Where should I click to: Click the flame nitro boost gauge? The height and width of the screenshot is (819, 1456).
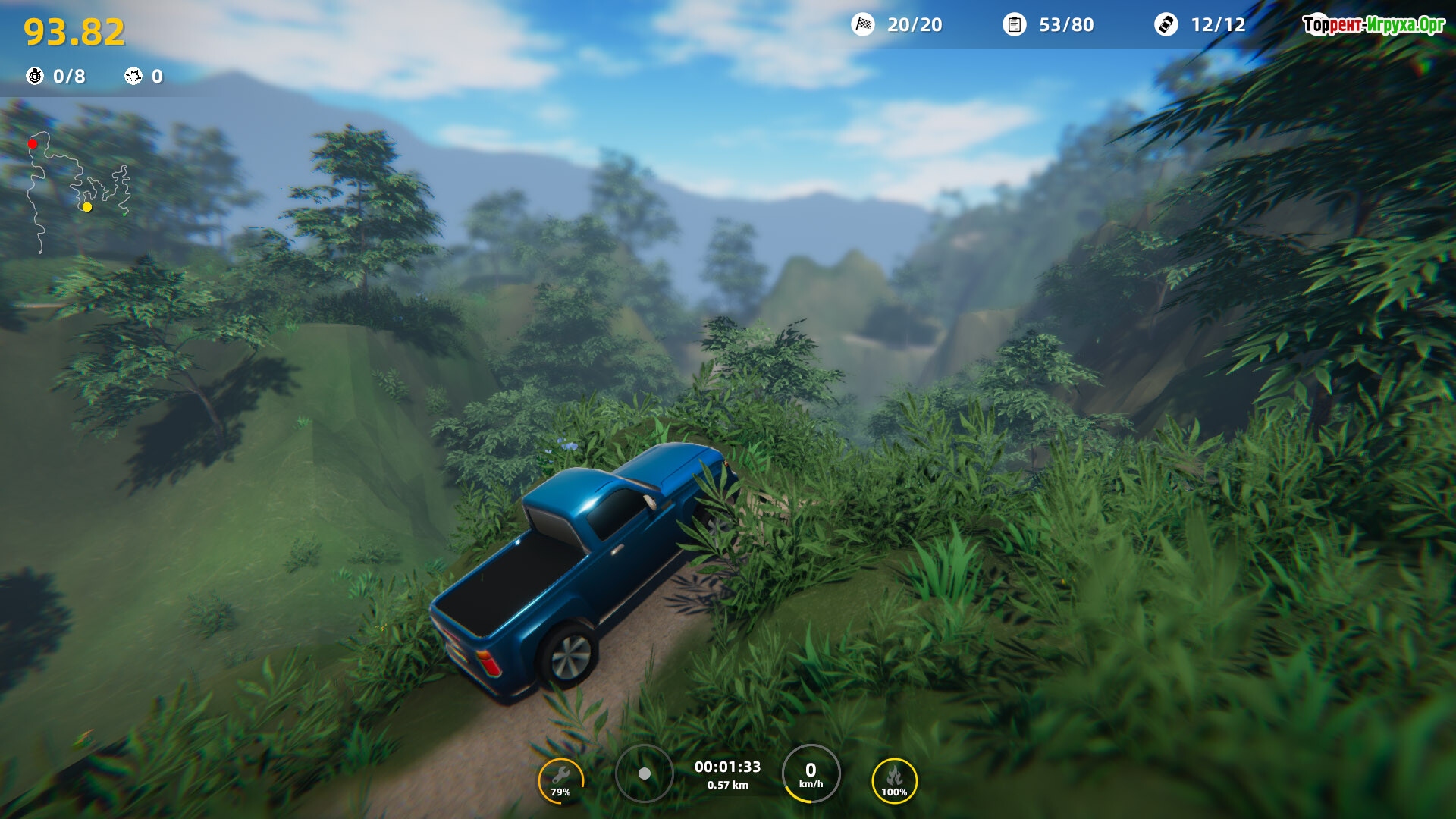[894, 780]
